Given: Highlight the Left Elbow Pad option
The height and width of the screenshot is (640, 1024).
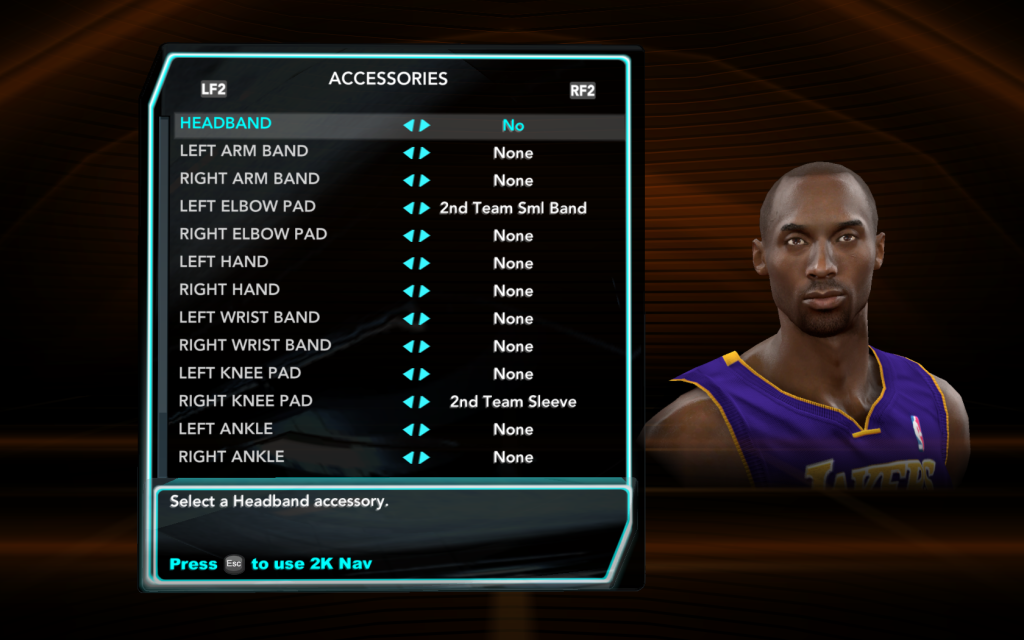Looking at the screenshot, I should coord(247,207).
